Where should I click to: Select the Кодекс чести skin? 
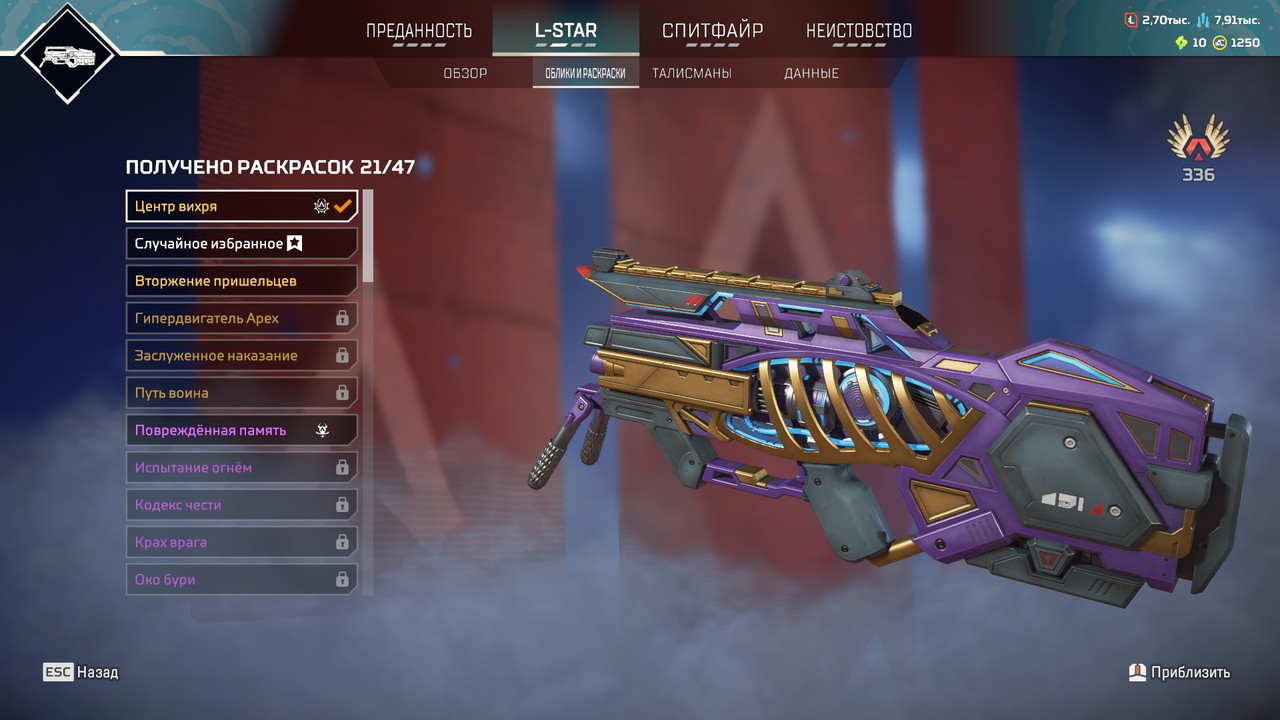point(241,505)
